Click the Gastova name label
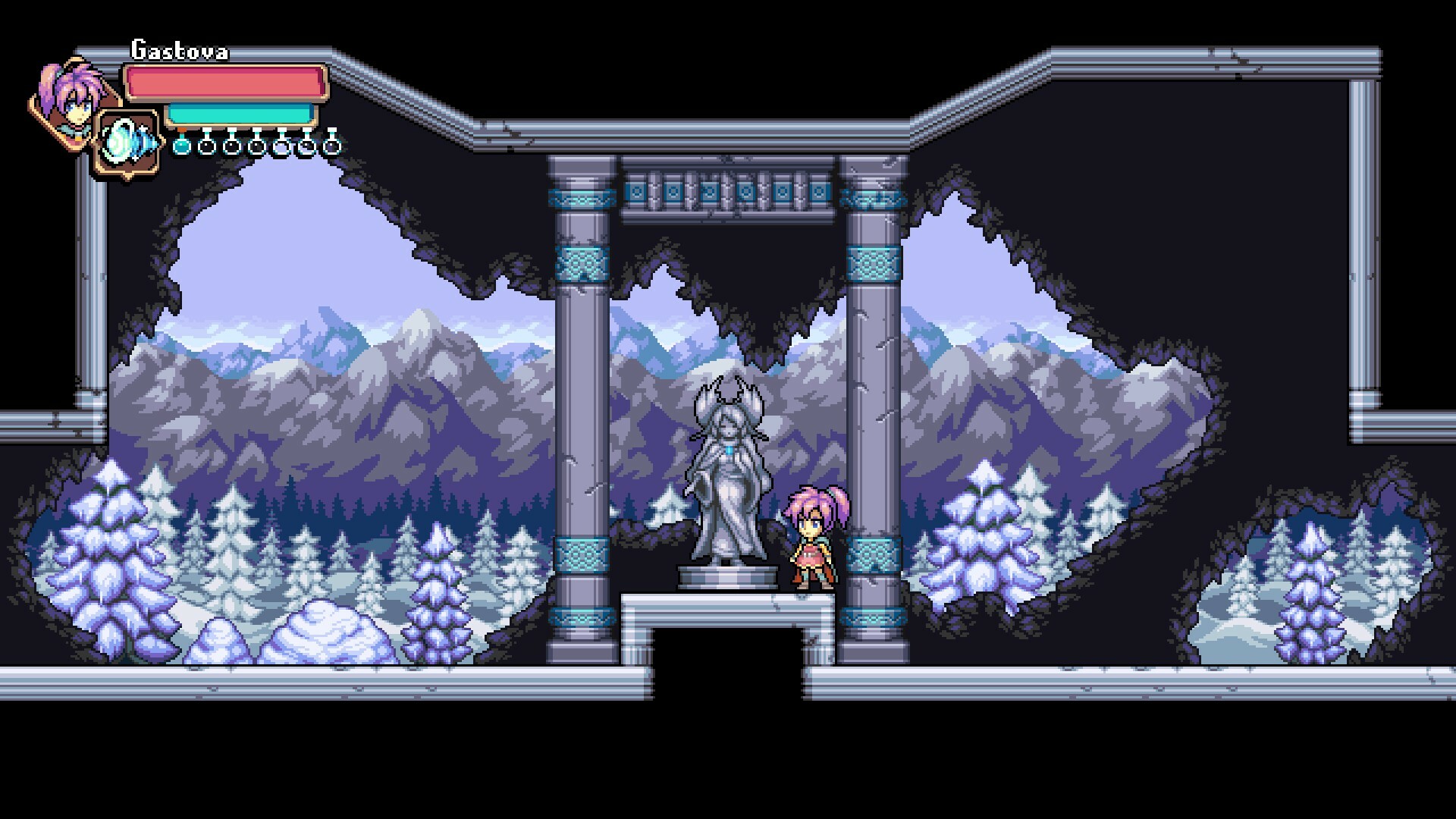 pyautogui.click(x=180, y=49)
